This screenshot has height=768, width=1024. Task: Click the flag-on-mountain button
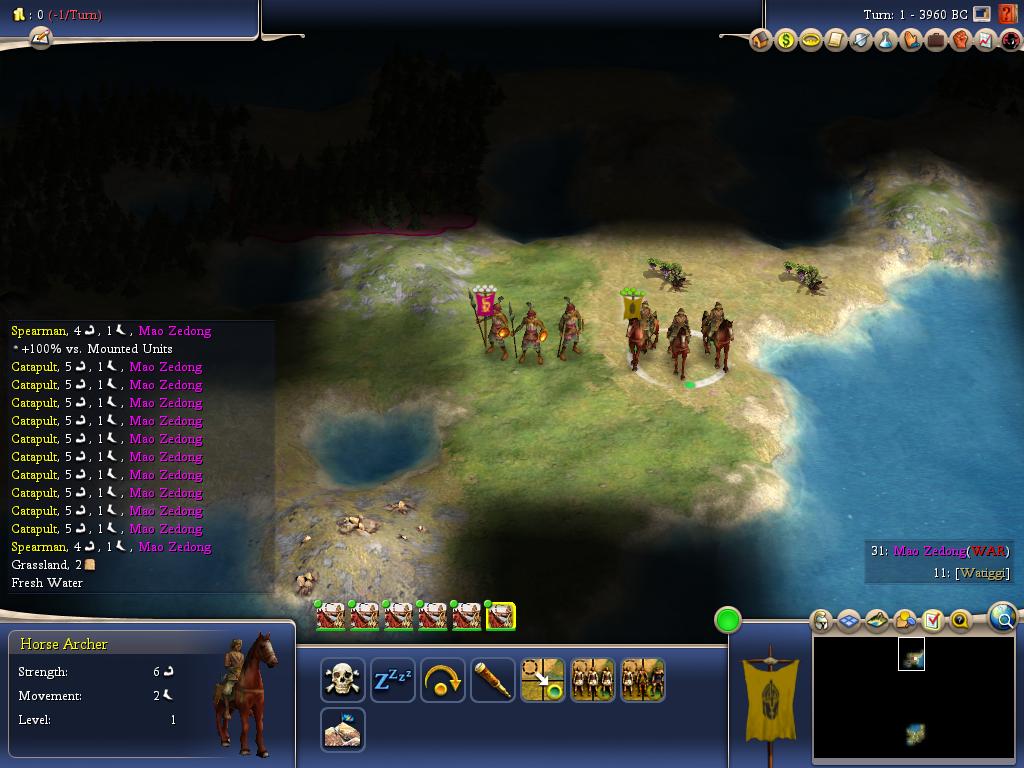pyautogui.click(x=342, y=730)
